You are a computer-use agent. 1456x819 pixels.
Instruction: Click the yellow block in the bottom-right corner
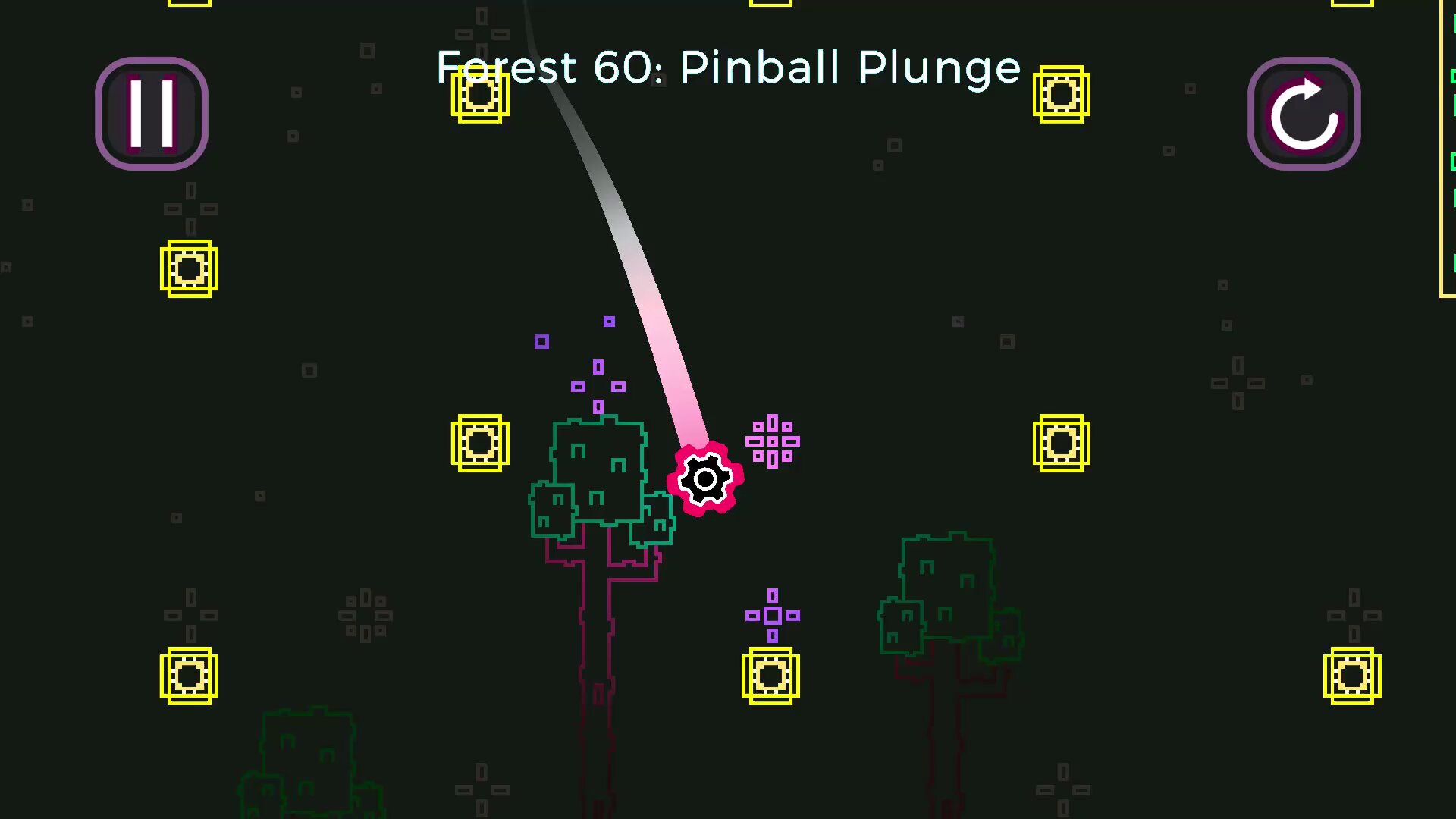point(1353,675)
